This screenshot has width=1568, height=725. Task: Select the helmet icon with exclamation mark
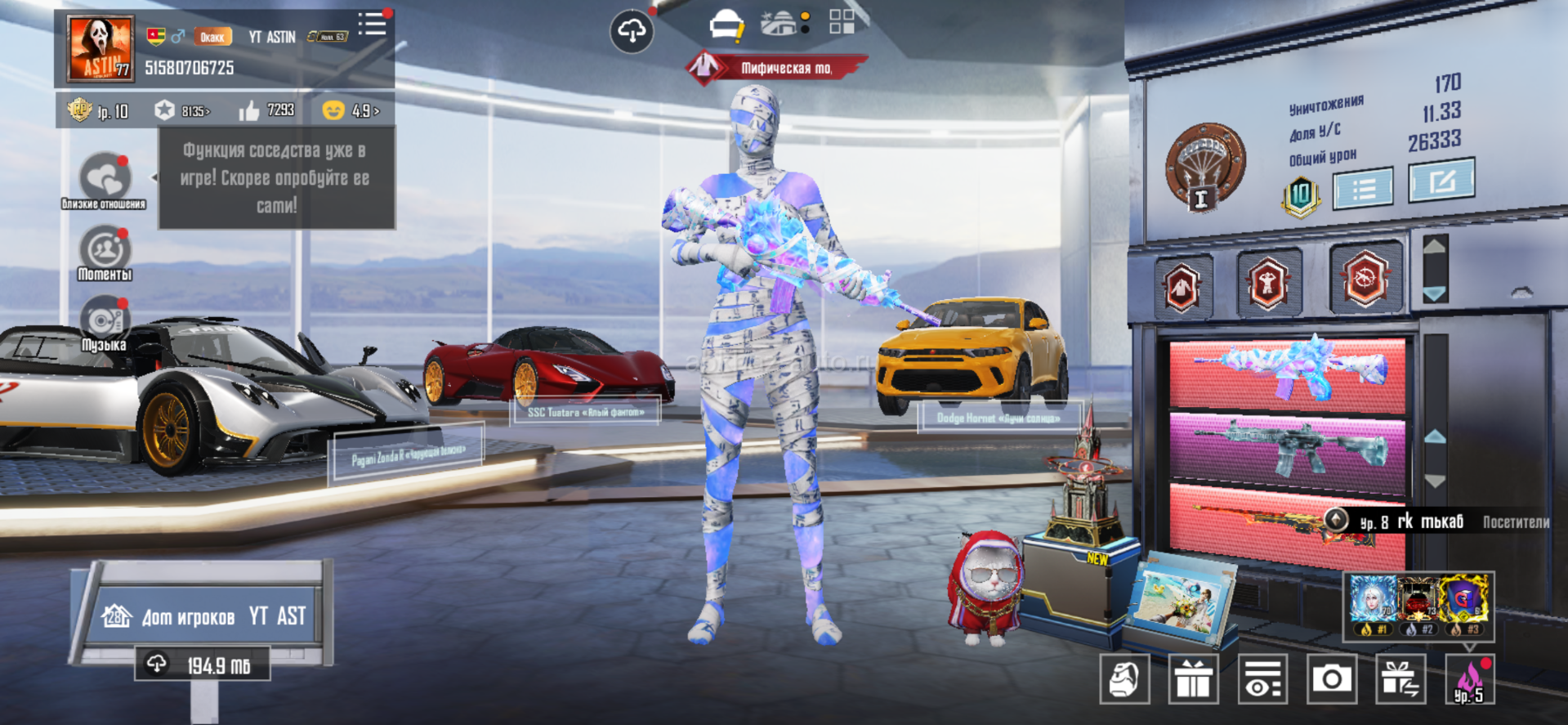click(726, 26)
